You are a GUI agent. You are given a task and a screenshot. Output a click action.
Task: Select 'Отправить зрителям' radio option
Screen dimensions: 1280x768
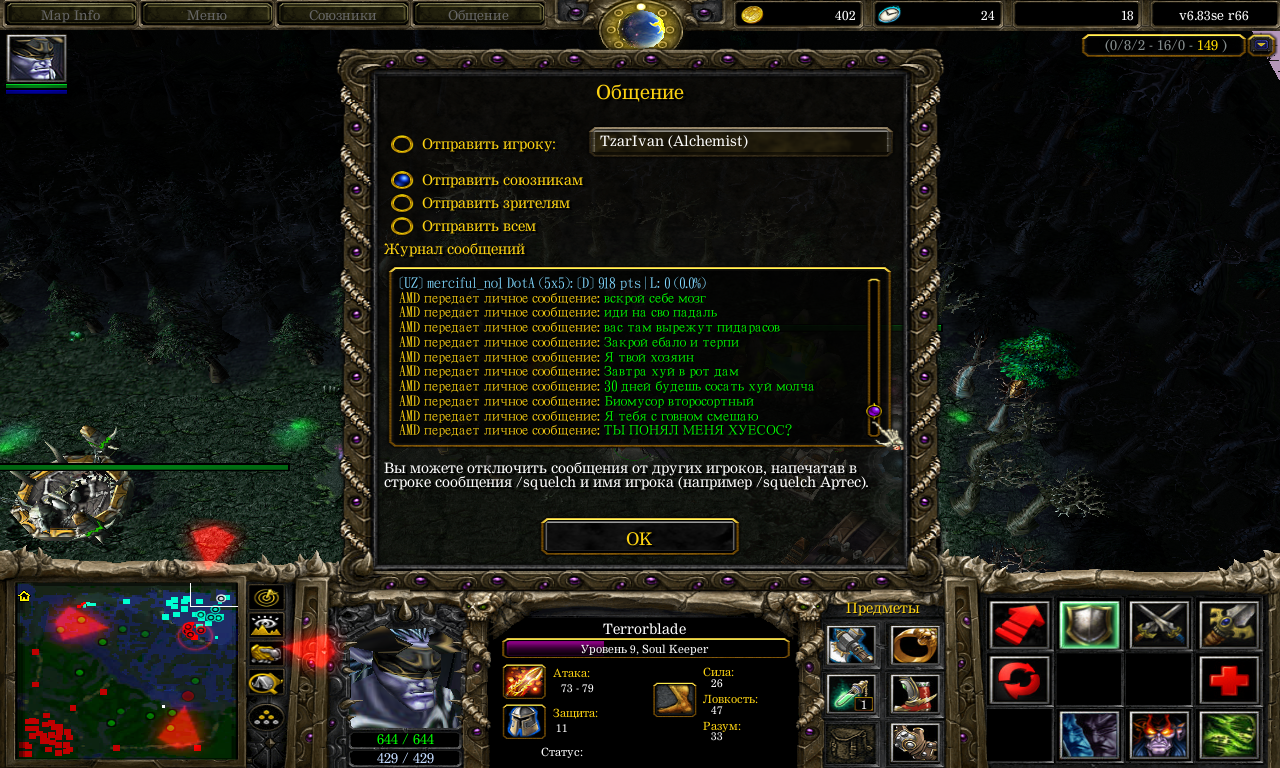click(402, 203)
